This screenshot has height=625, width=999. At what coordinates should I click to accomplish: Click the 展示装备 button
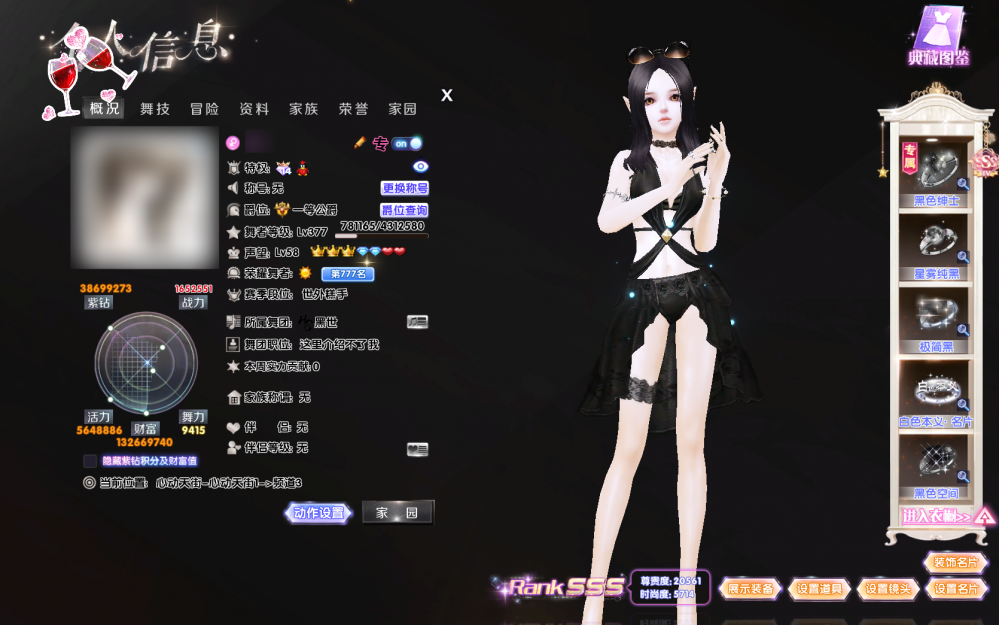click(x=751, y=589)
